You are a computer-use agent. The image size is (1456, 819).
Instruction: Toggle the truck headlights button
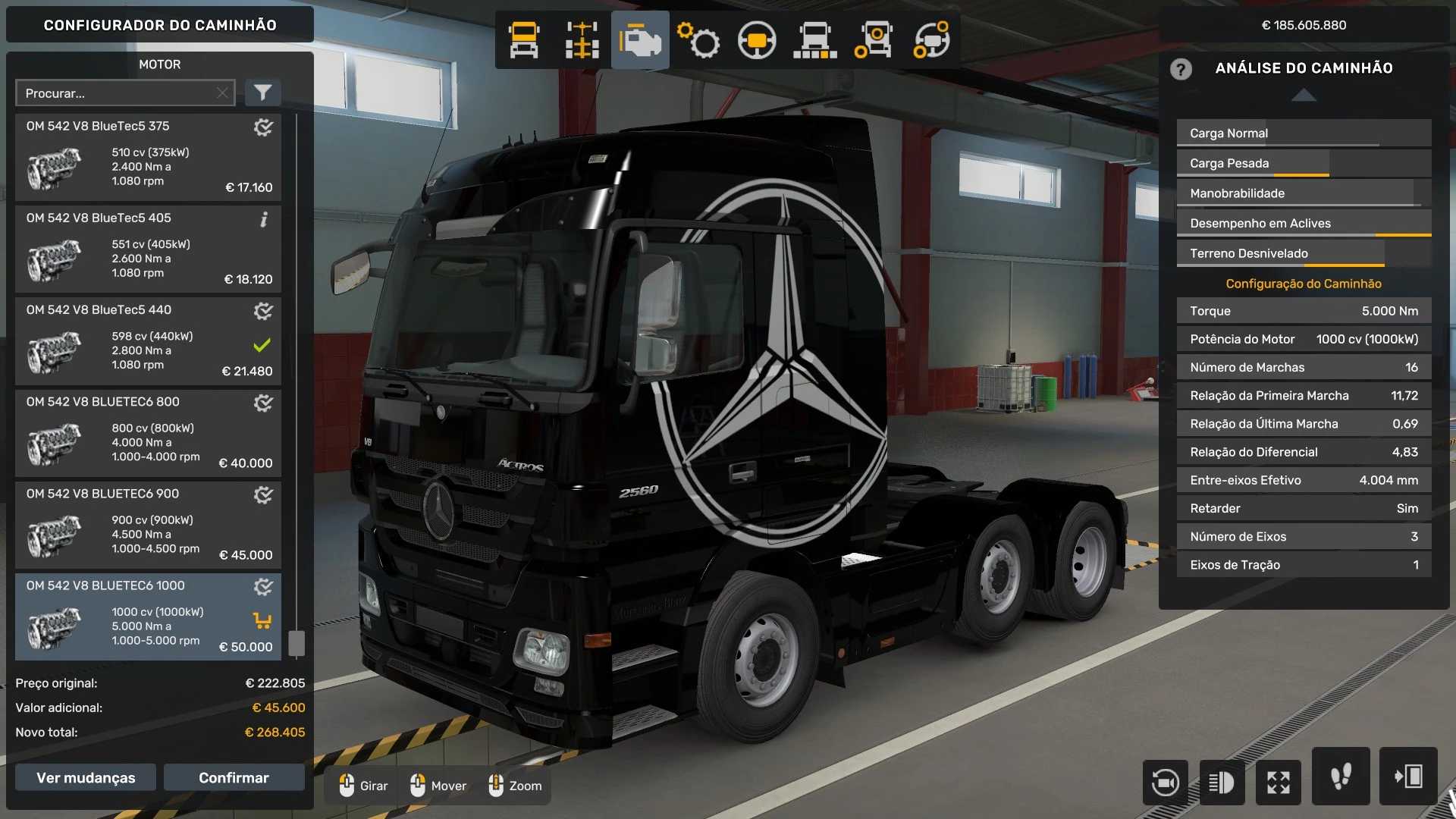[1221, 782]
